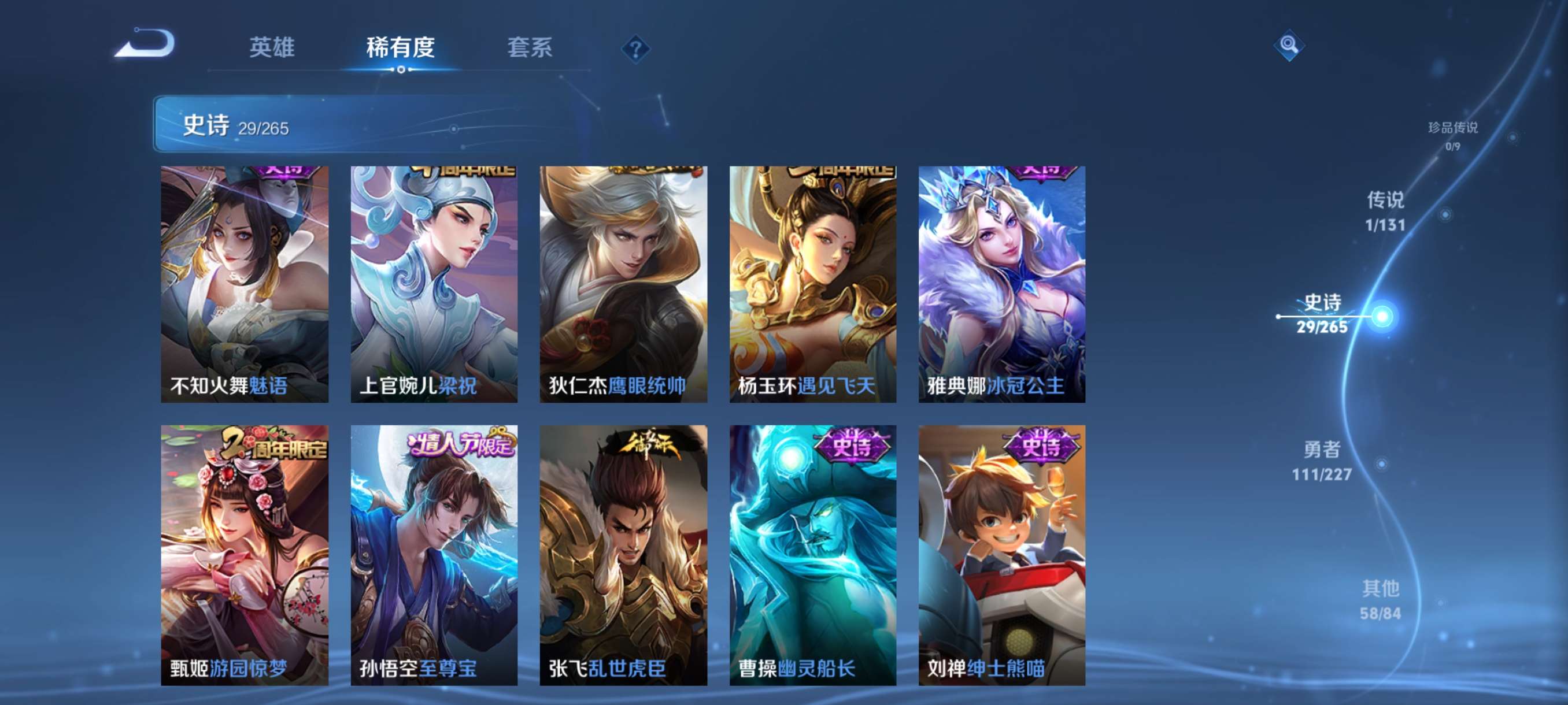Open the 套系 tab
Screen dimensions: 1568x705
coord(530,47)
